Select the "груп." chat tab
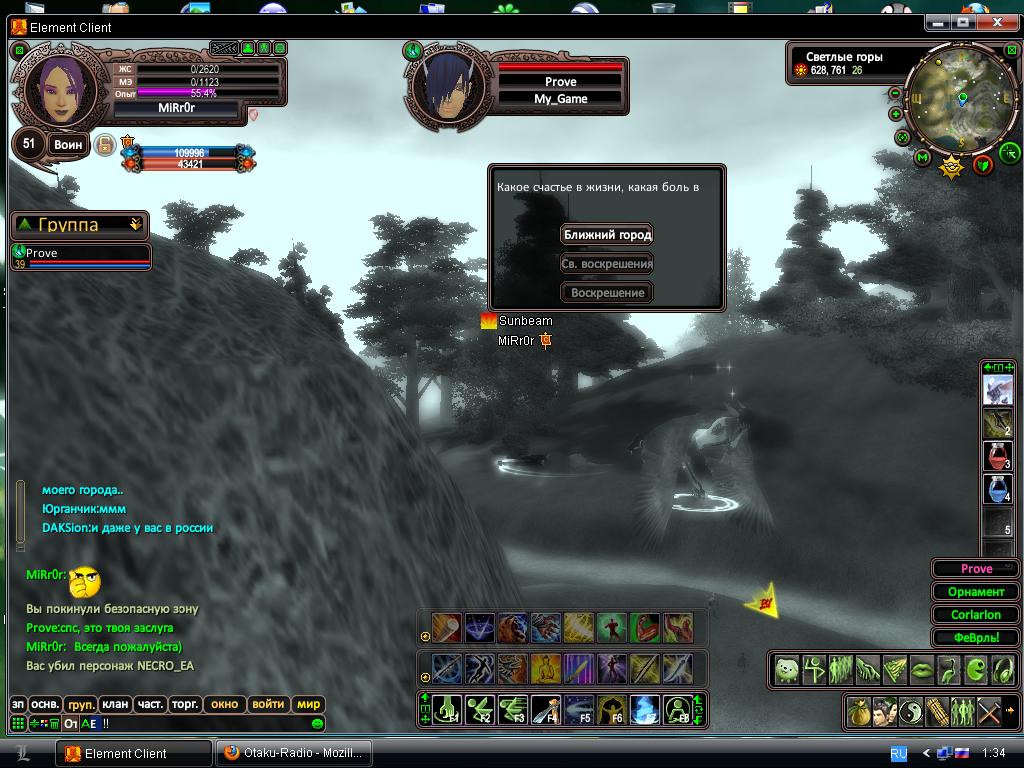The width and height of the screenshot is (1024, 768). (x=81, y=704)
